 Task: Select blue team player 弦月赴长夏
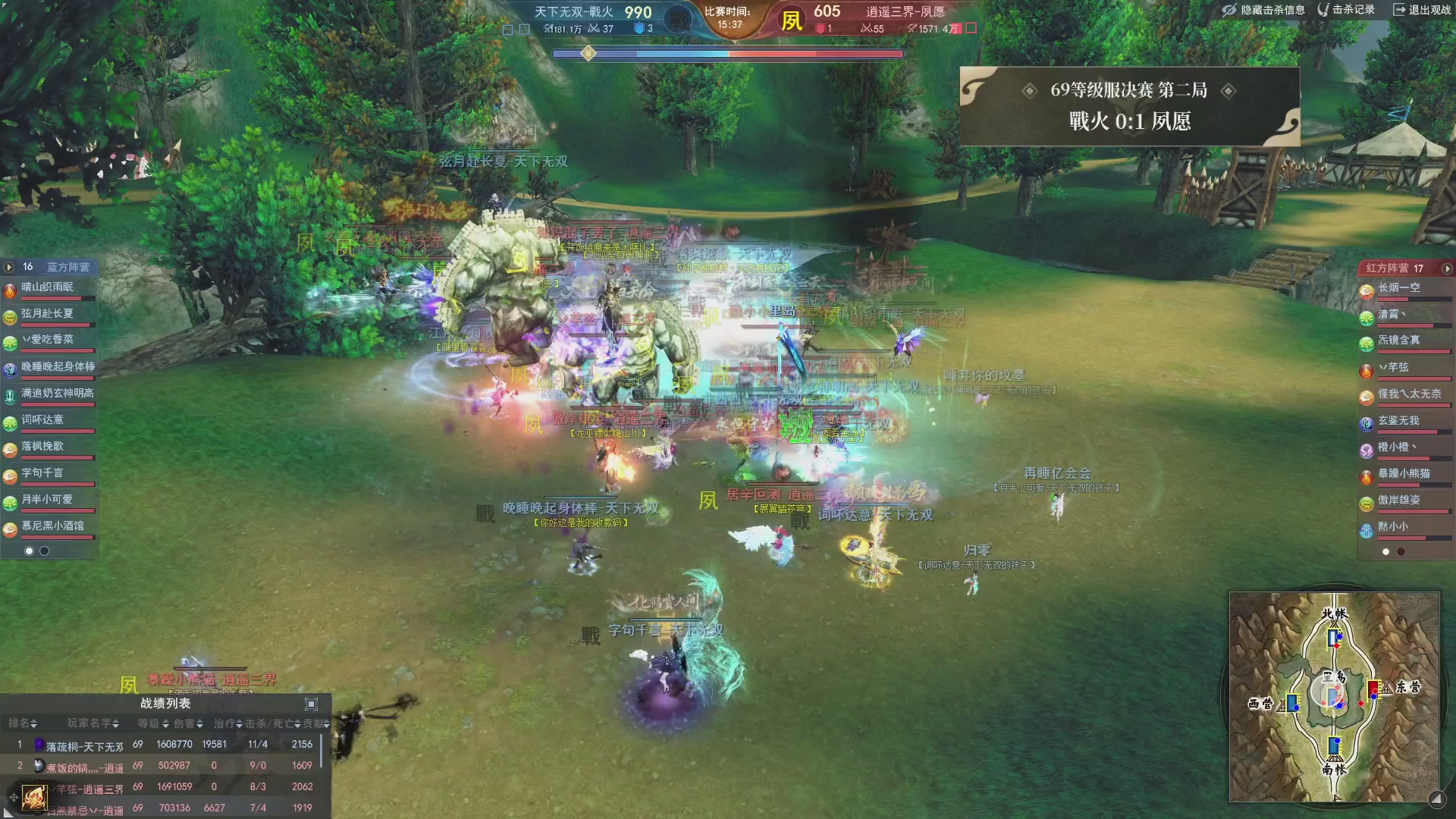click(49, 315)
